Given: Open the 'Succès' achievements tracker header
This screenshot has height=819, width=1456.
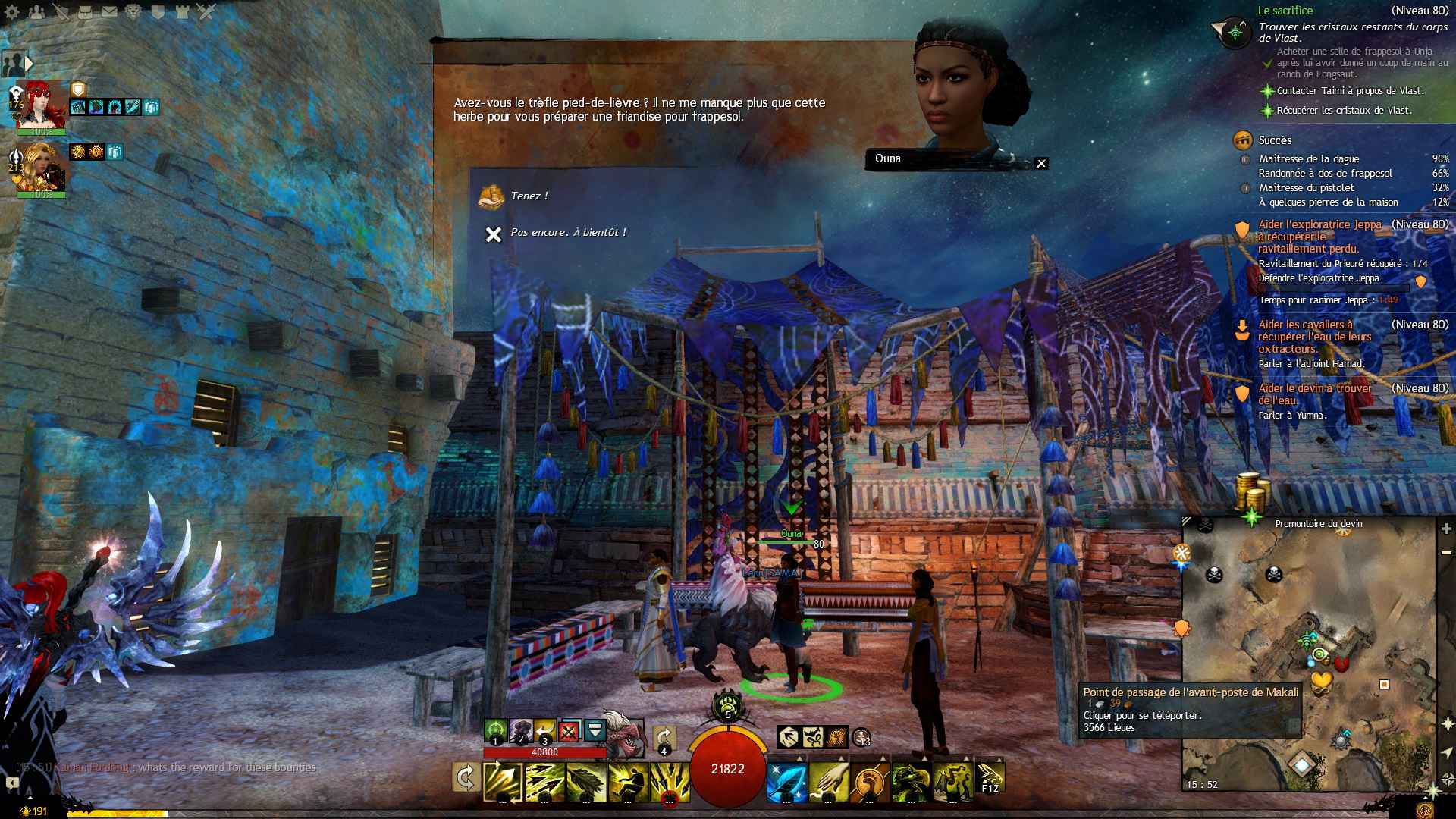Looking at the screenshot, I should 1275,140.
